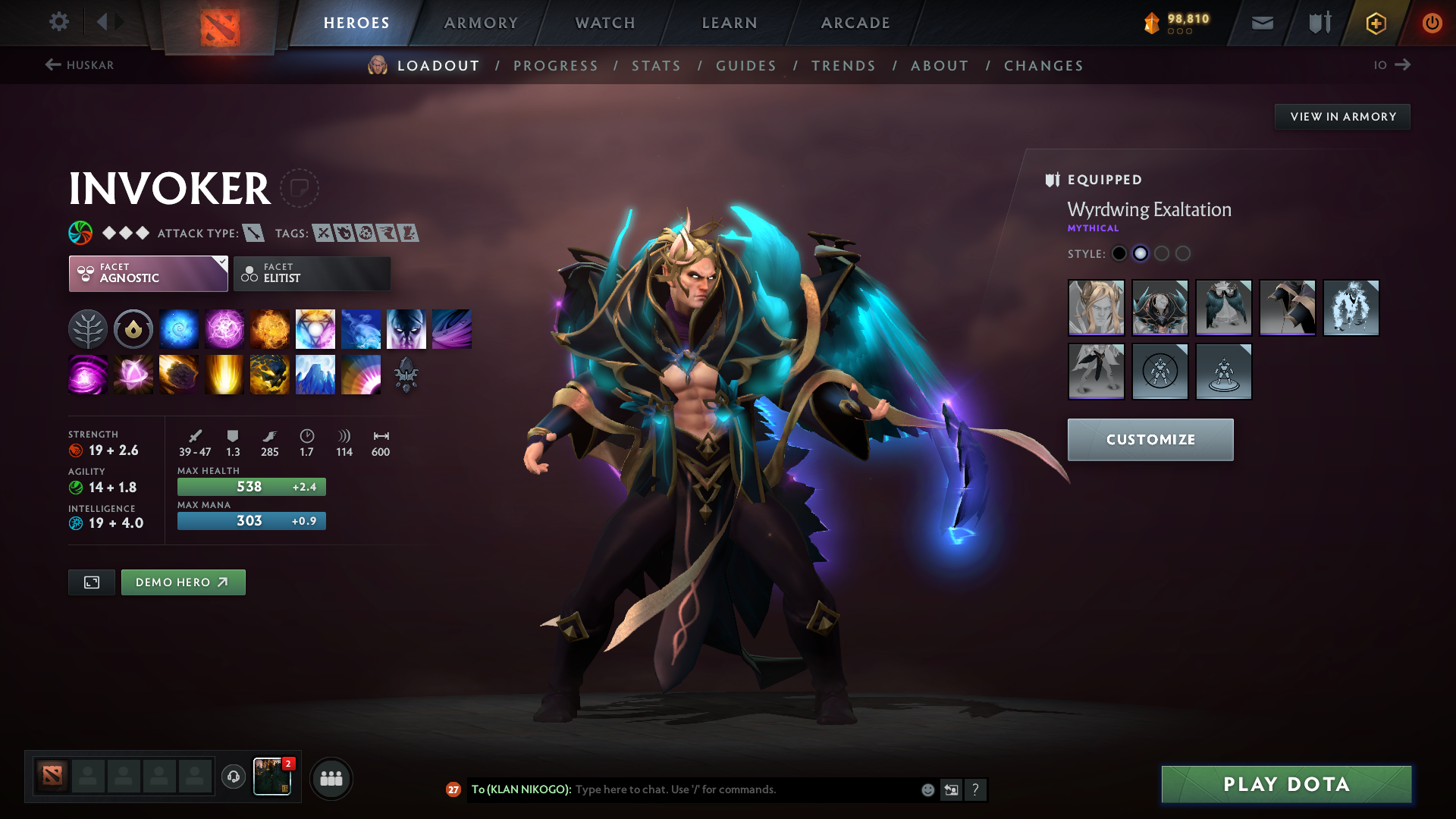Select Invoker's Quas ability icon

[x=179, y=328]
